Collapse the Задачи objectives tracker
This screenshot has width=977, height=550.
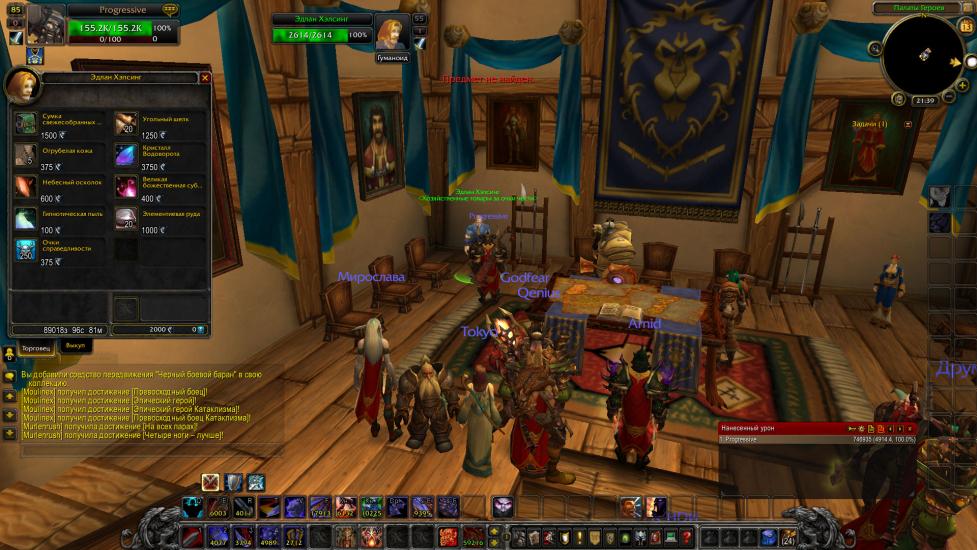coord(908,124)
